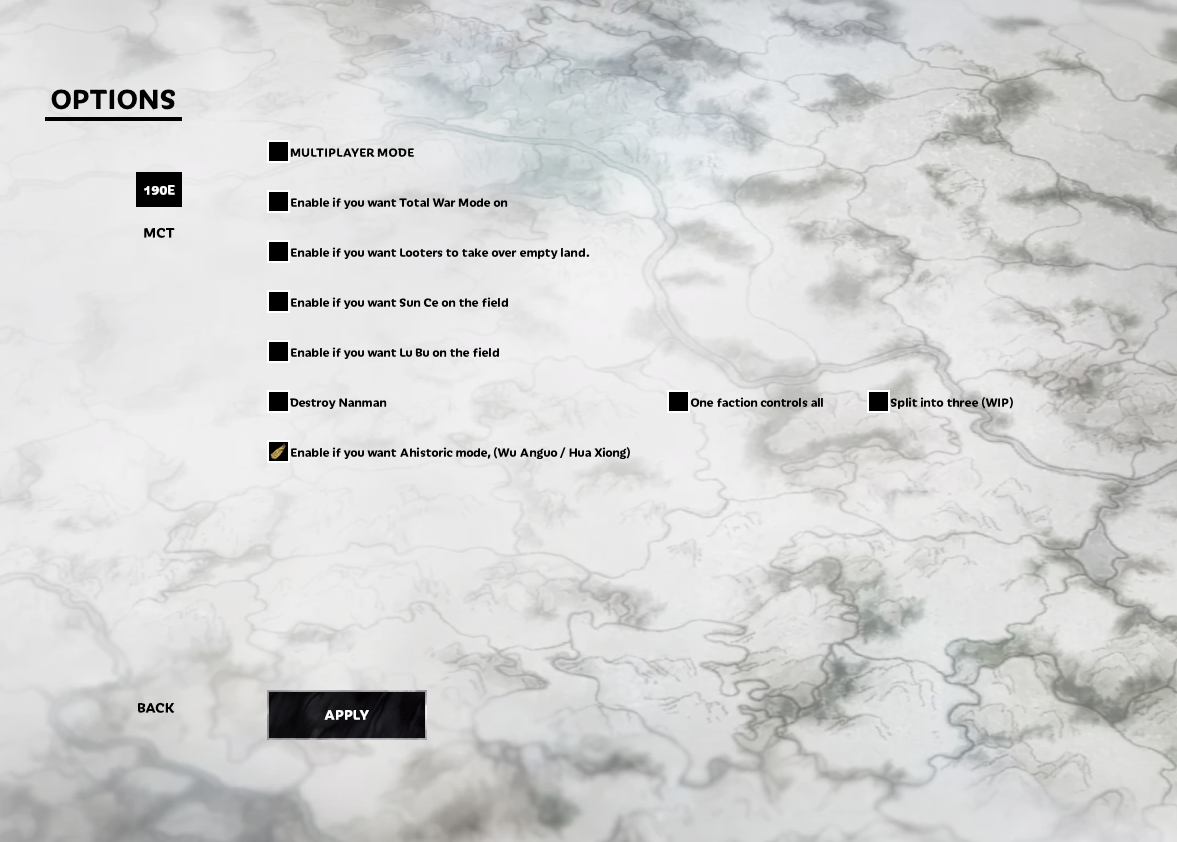Enable Sun Ce on the field
1177x842 pixels.
point(278,302)
